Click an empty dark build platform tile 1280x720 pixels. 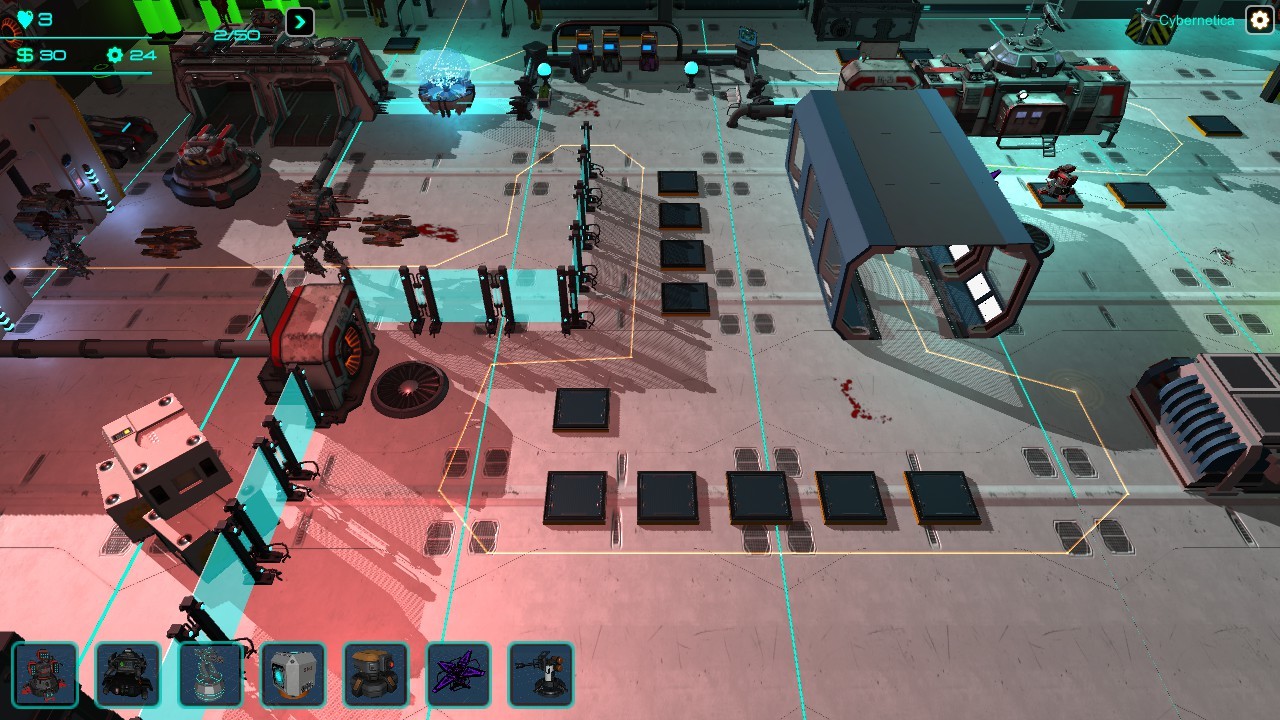click(x=584, y=410)
